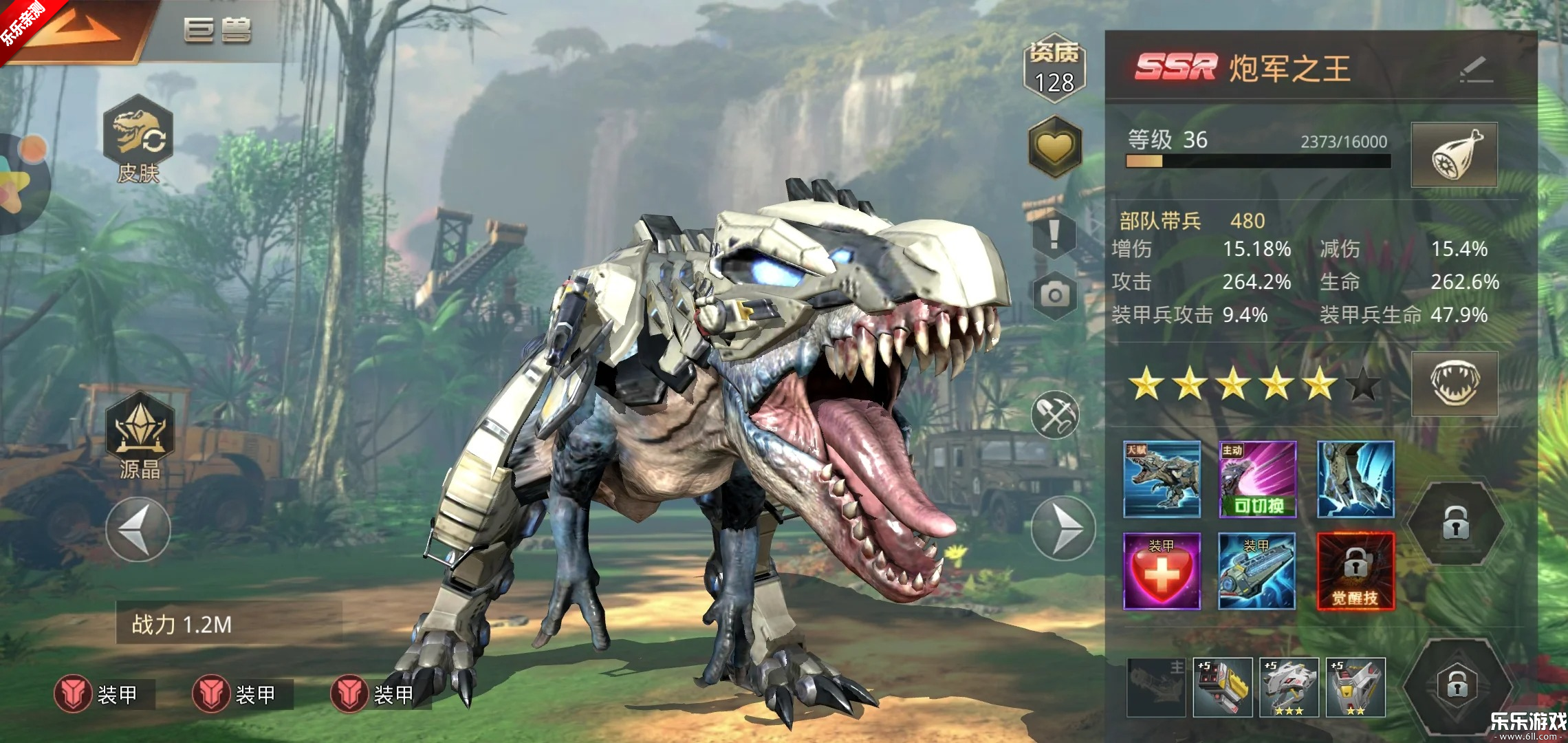Open the exclamation mark info button

pos(1054,234)
